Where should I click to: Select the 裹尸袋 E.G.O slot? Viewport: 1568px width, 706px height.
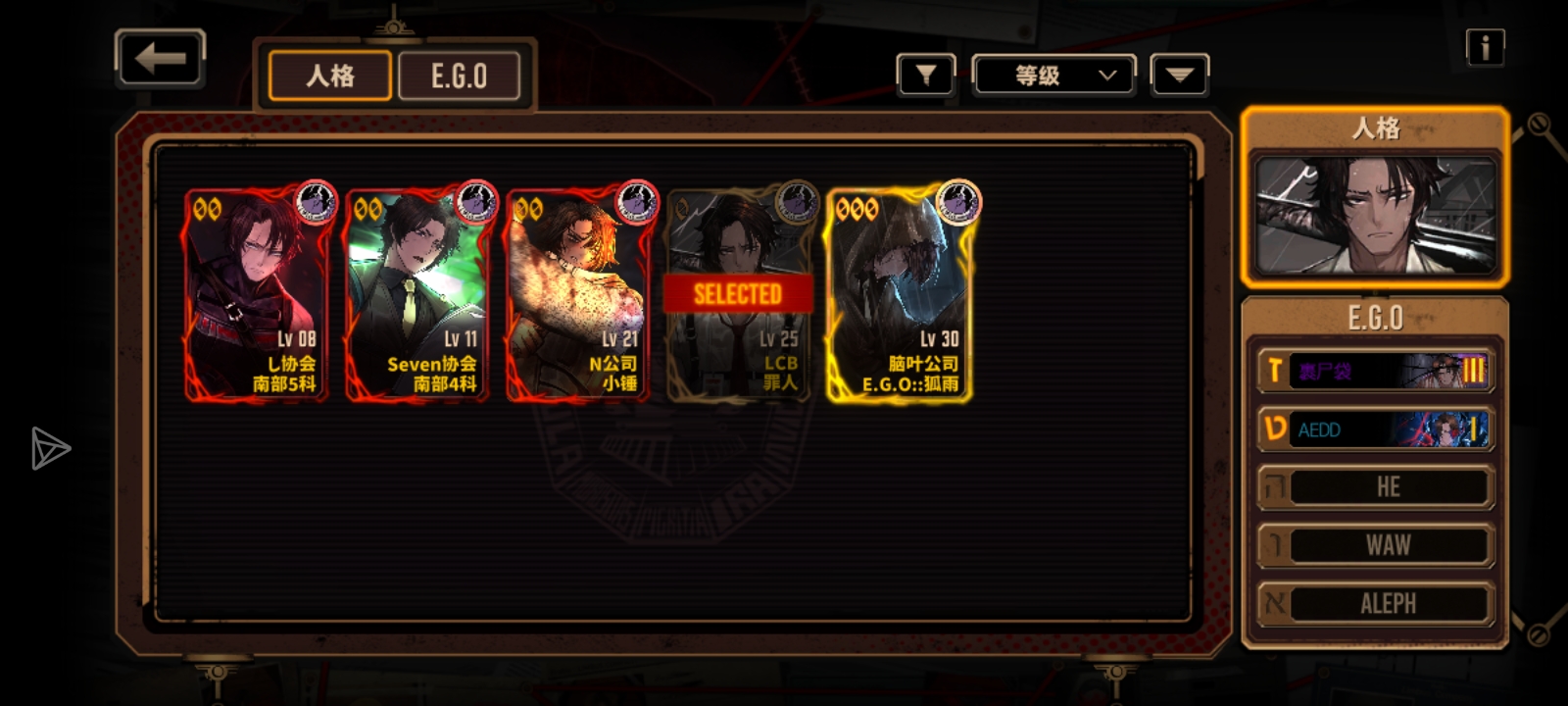coord(1375,371)
